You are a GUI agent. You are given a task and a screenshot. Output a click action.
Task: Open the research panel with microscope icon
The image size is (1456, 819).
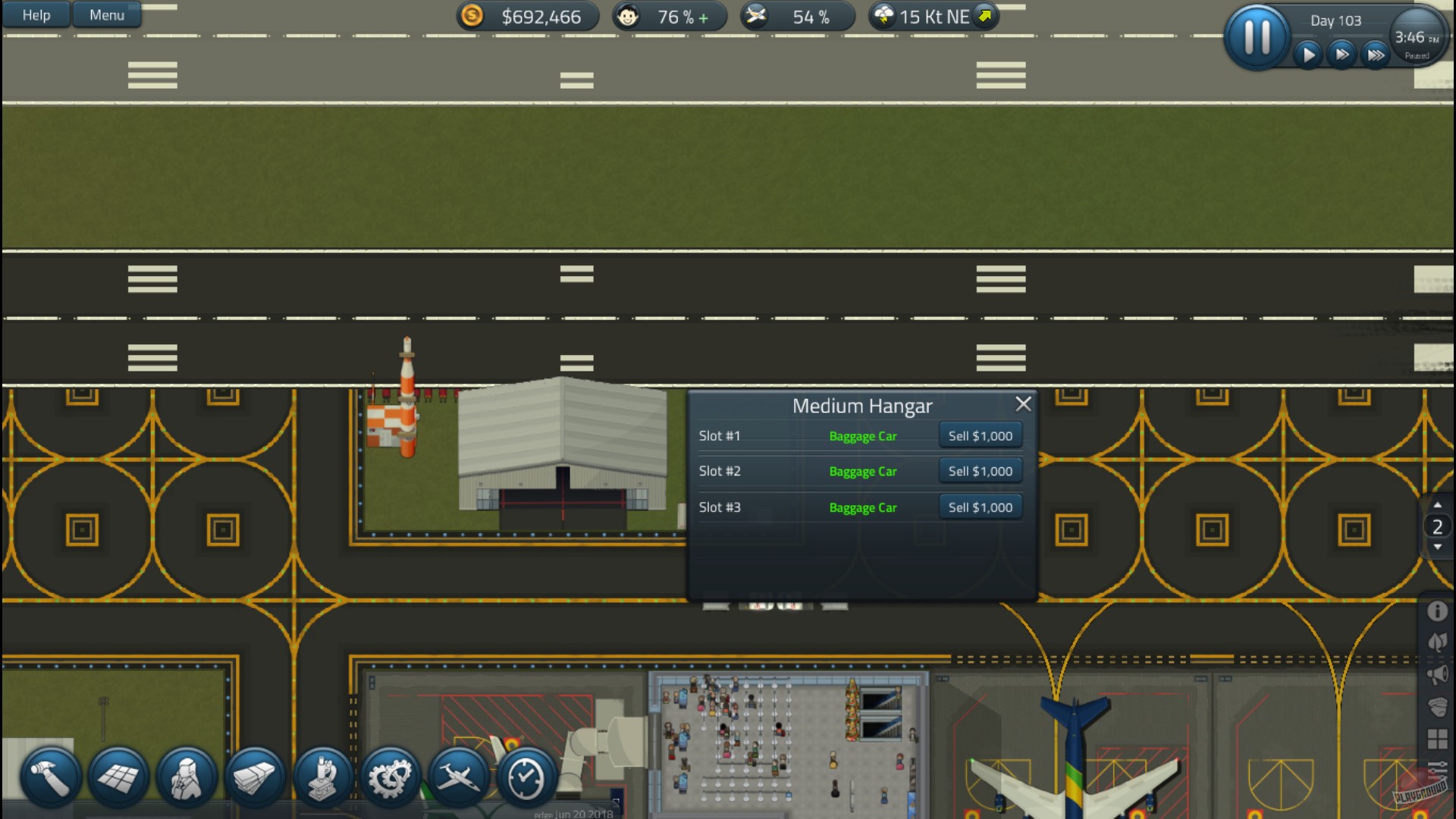(x=322, y=775)
